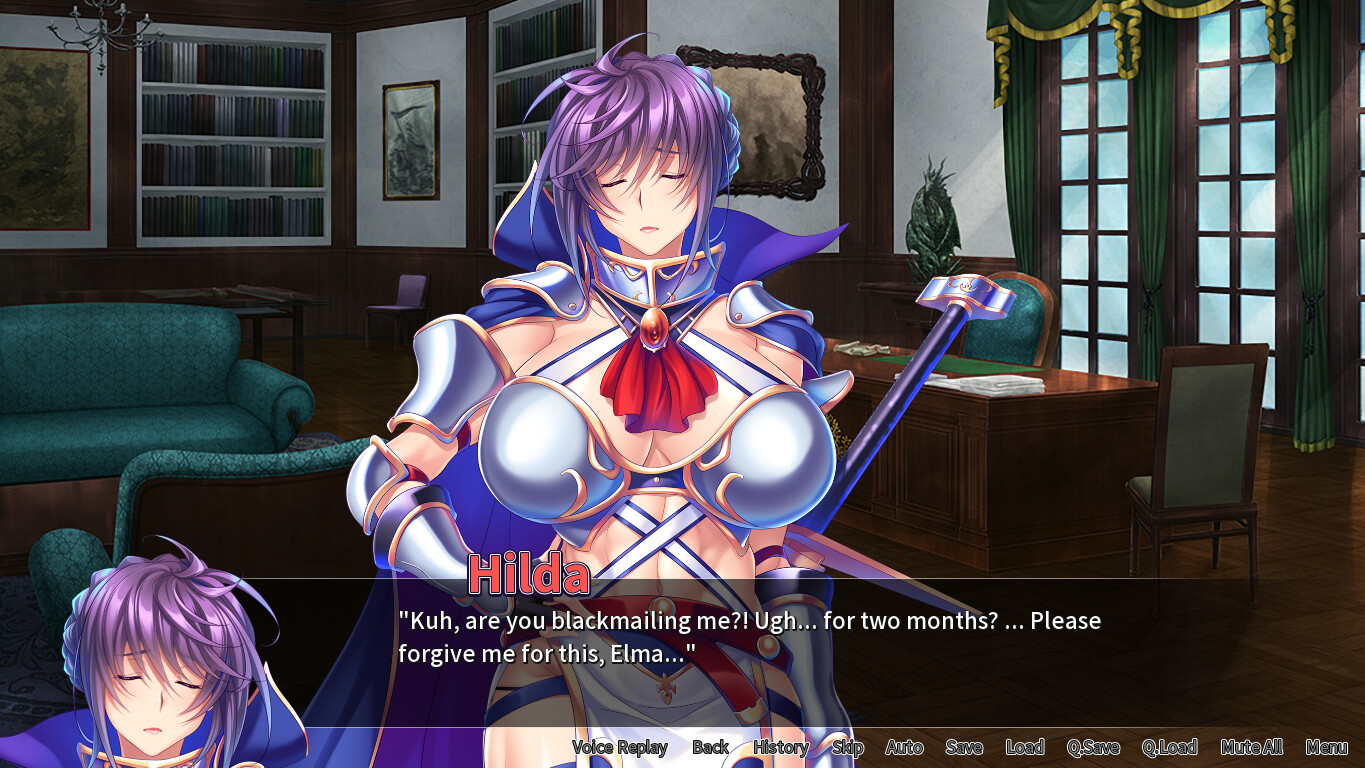Enable Skip mode
Image resolution: width=1365 pixels, height=768 pixels.
[x=847, y=747]
